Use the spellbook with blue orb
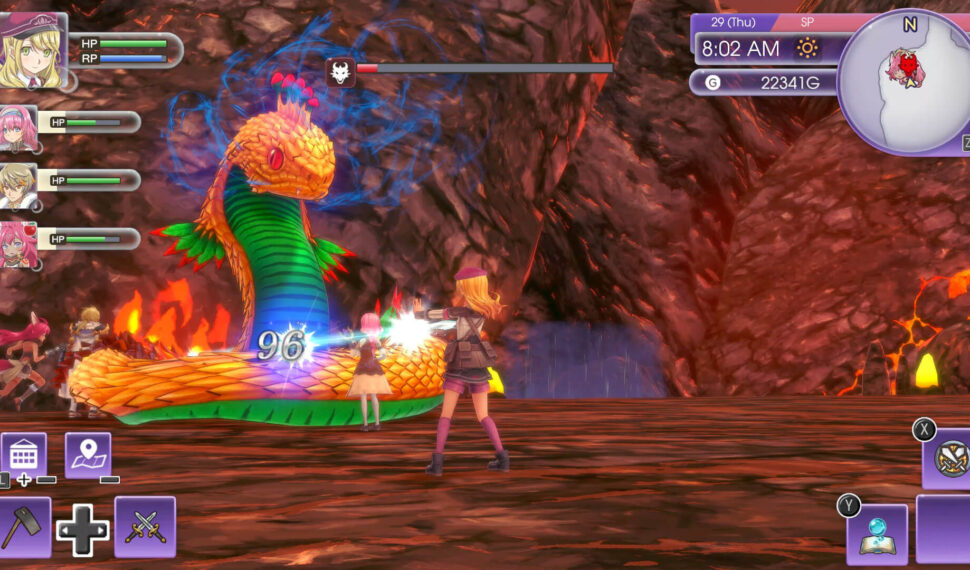The image size is (970, 570). pos(878,534)
